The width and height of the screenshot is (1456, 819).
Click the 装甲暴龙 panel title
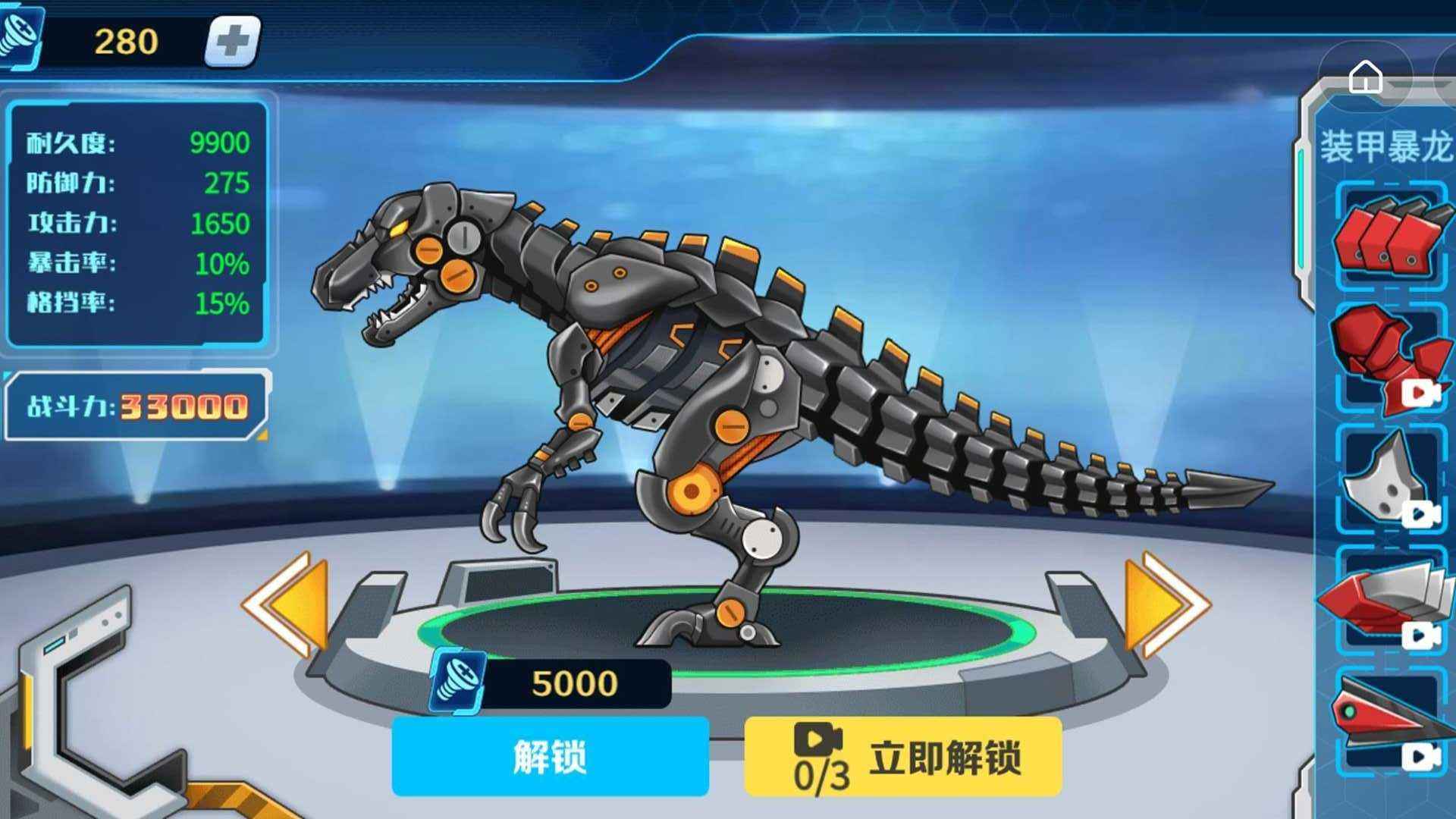(1388, 148)
